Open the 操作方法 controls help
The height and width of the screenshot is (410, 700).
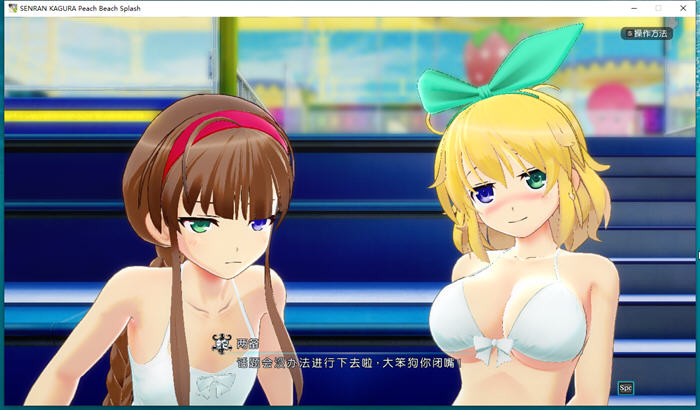(x=647, y=33)
